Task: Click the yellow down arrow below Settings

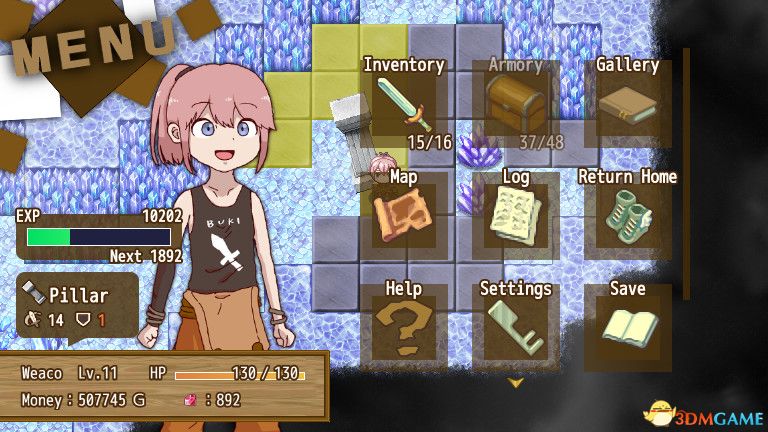Action: click(x=516, y=382)
